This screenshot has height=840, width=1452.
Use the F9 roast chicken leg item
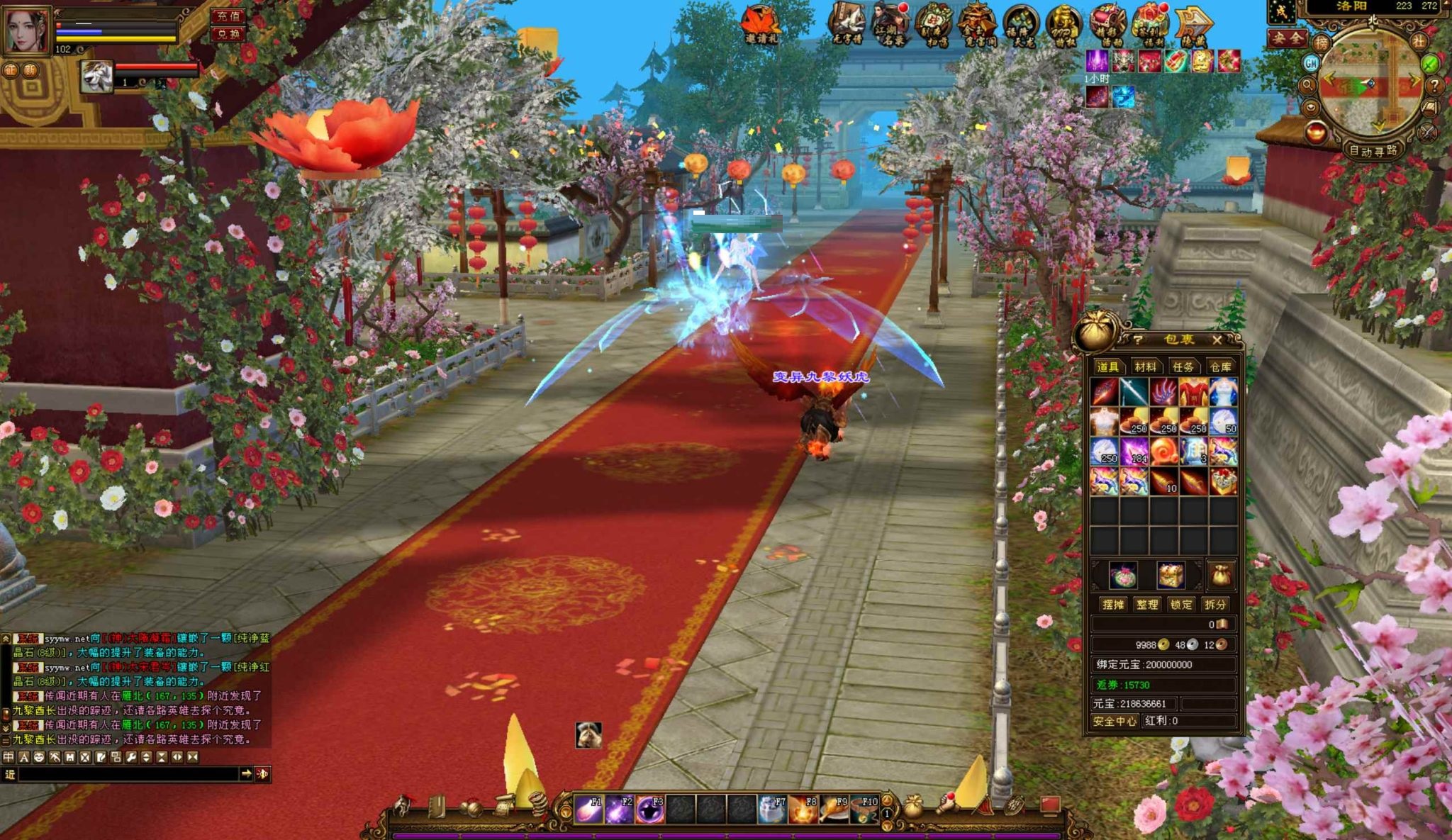(834, 810)
